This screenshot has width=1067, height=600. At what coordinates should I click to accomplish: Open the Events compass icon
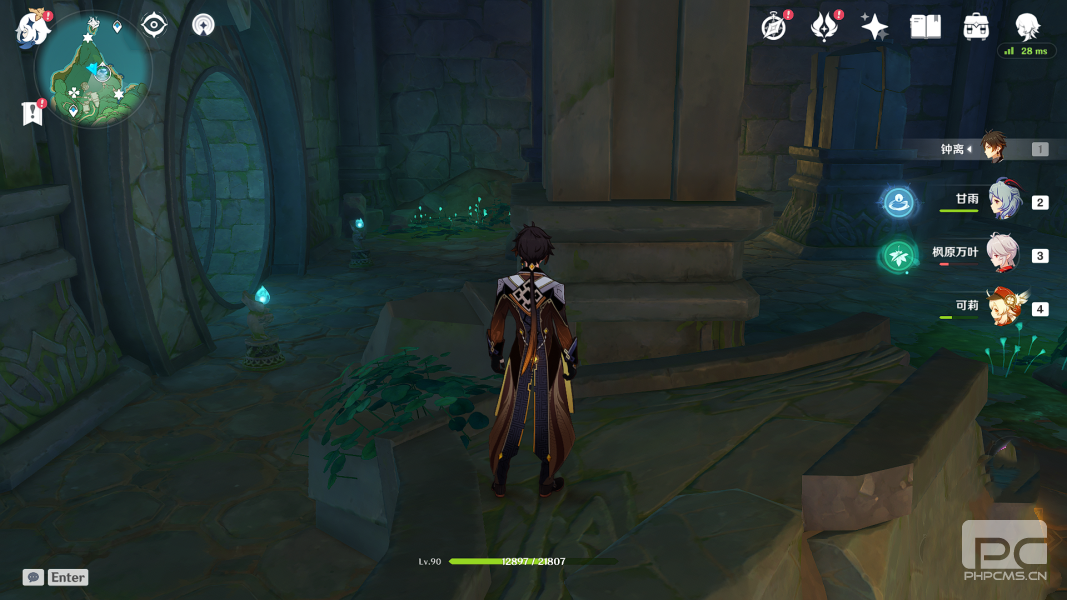coord(774,27)
